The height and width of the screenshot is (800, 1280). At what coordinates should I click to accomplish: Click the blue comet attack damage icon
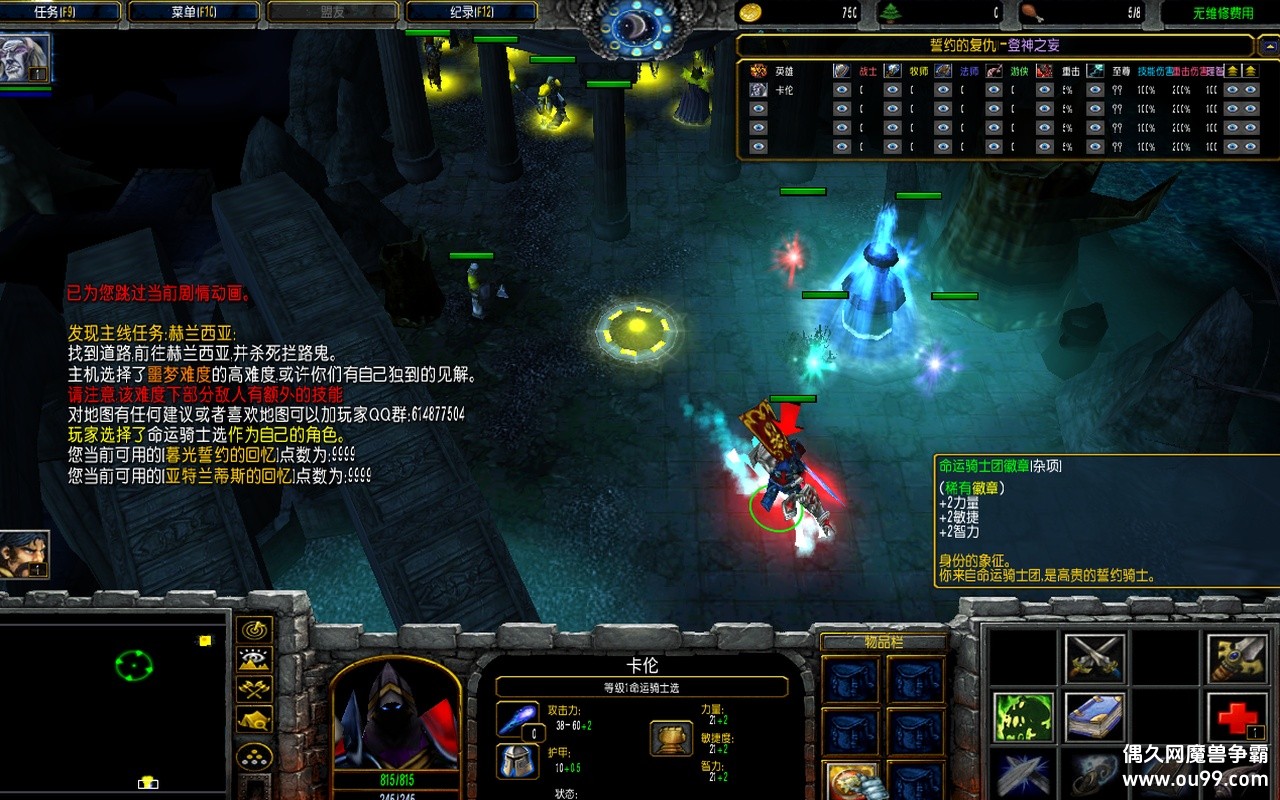(x=517, y=719)
